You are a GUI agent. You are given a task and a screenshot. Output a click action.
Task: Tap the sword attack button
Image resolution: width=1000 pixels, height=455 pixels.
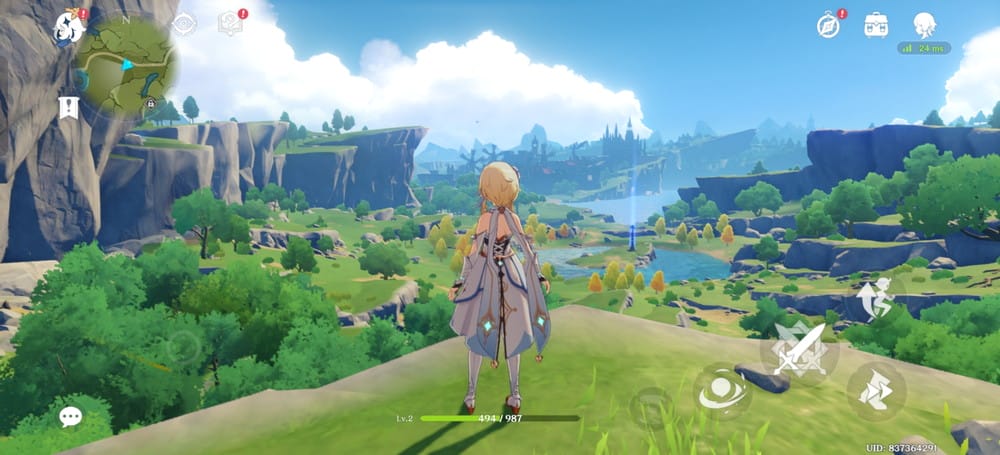coord(799,349)
